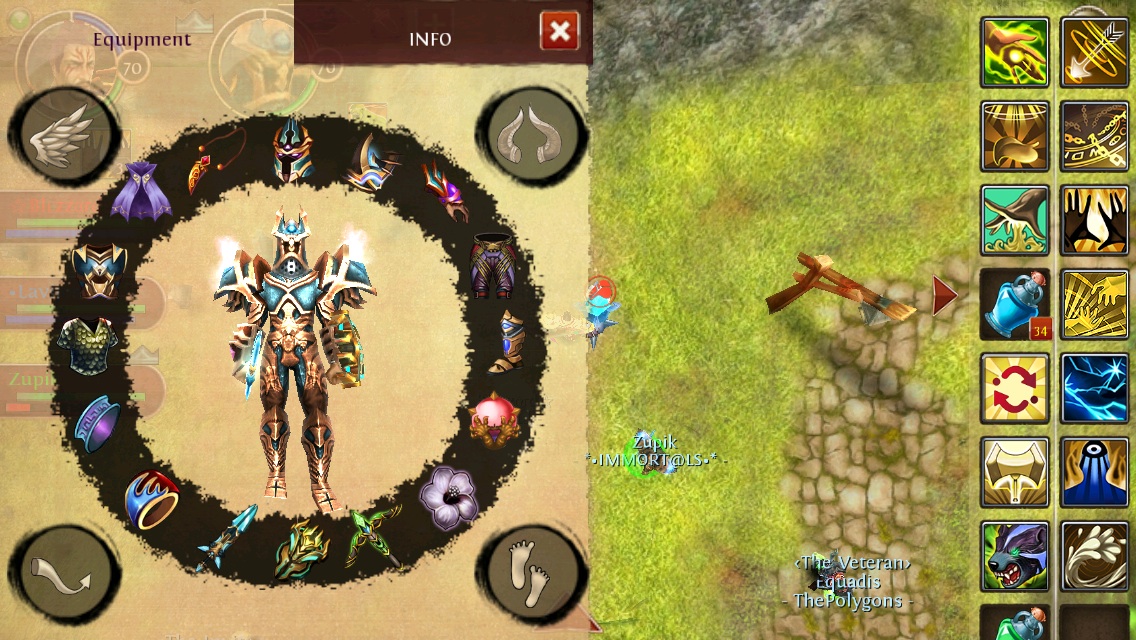Screen dimensions: 1136x640
Task: Click the tail round button
Action: tap(64, 575)
